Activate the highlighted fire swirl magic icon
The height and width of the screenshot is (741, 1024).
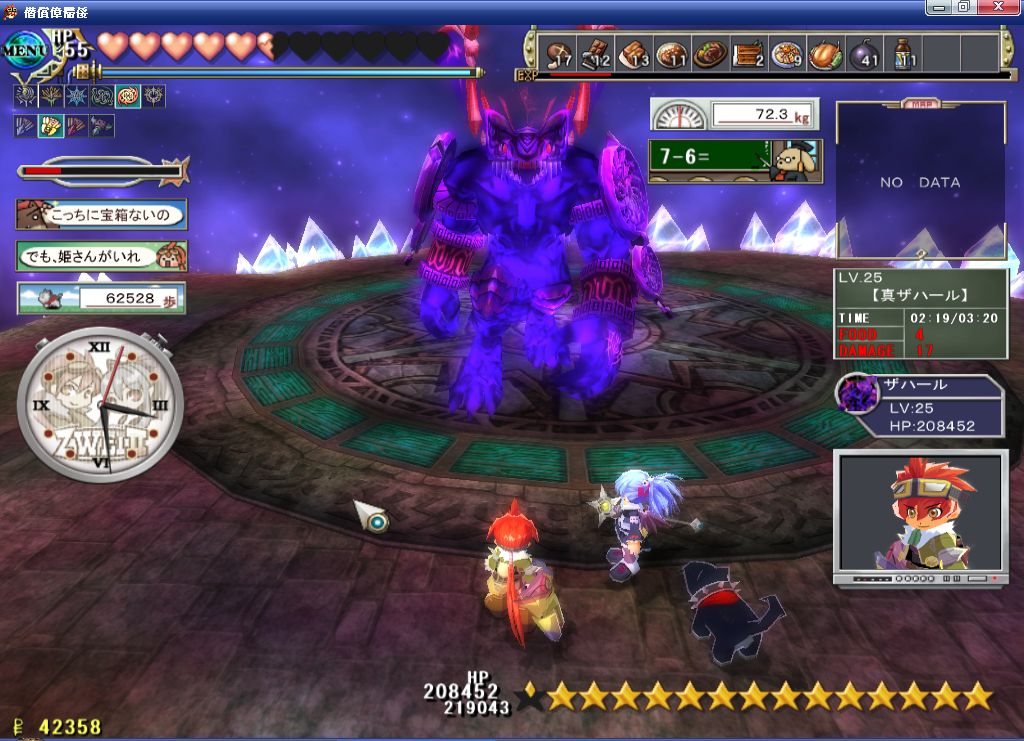pos(128,97)
